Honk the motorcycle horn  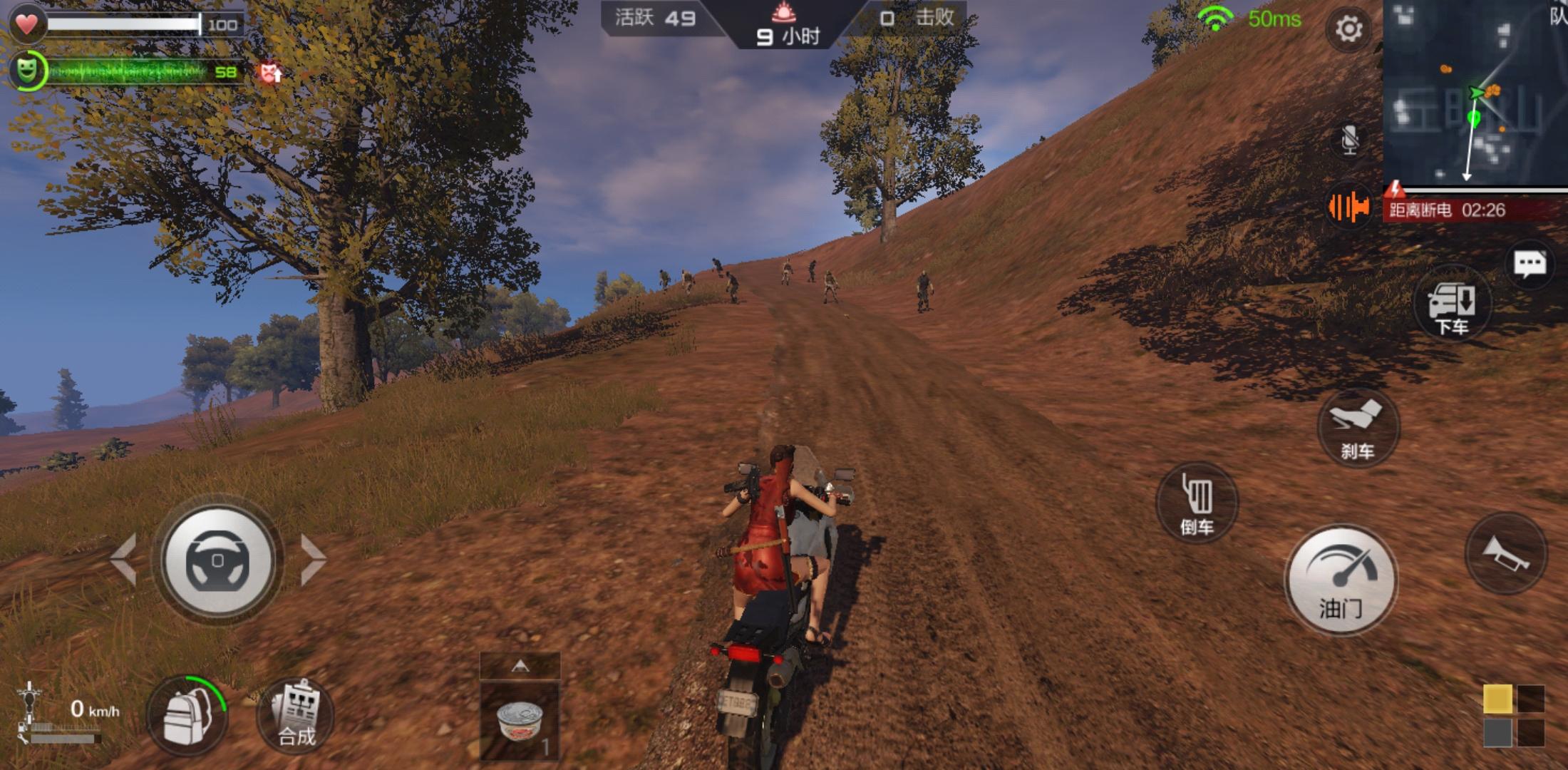1505,554
